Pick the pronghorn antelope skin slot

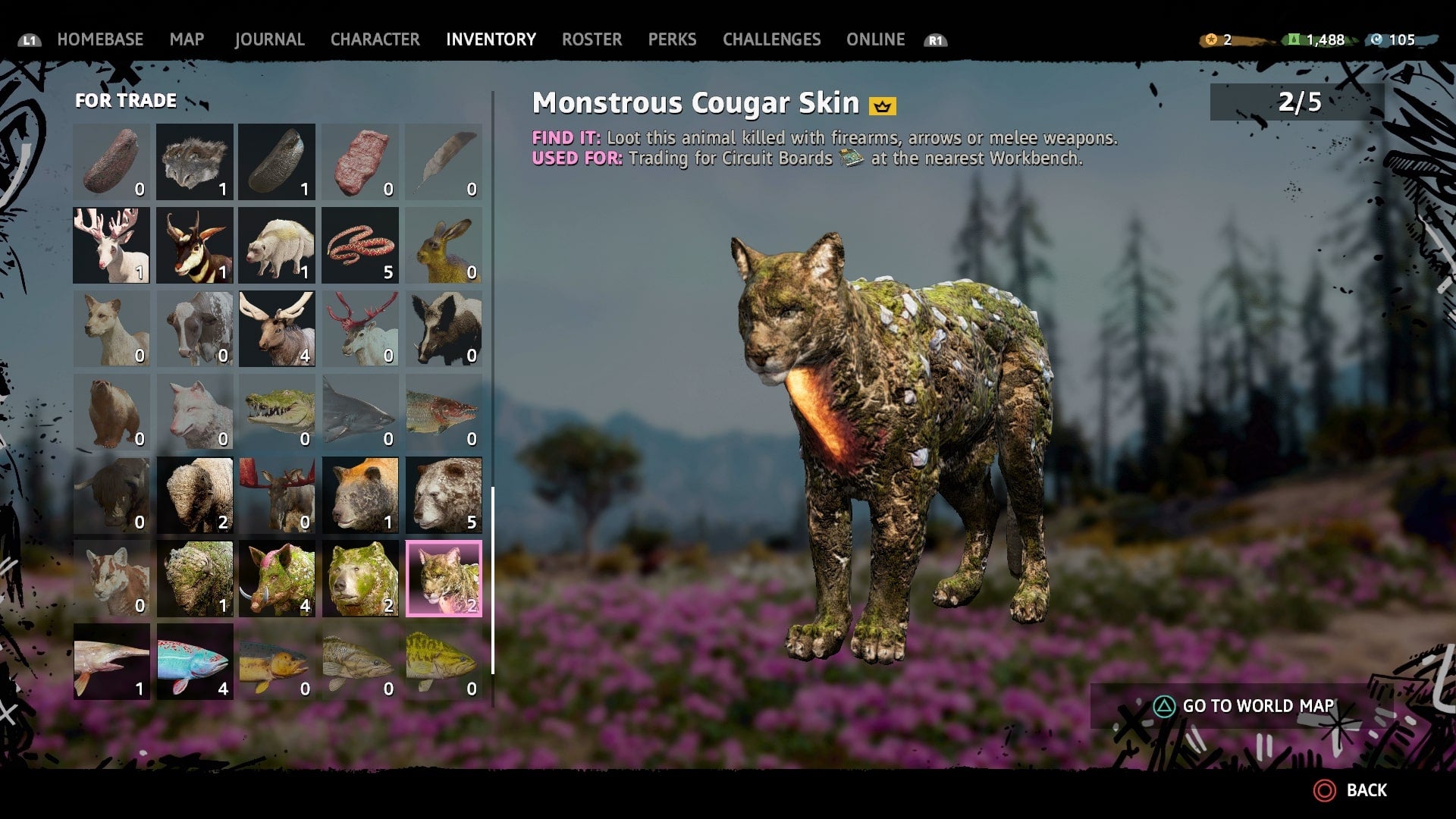point(195,245)
